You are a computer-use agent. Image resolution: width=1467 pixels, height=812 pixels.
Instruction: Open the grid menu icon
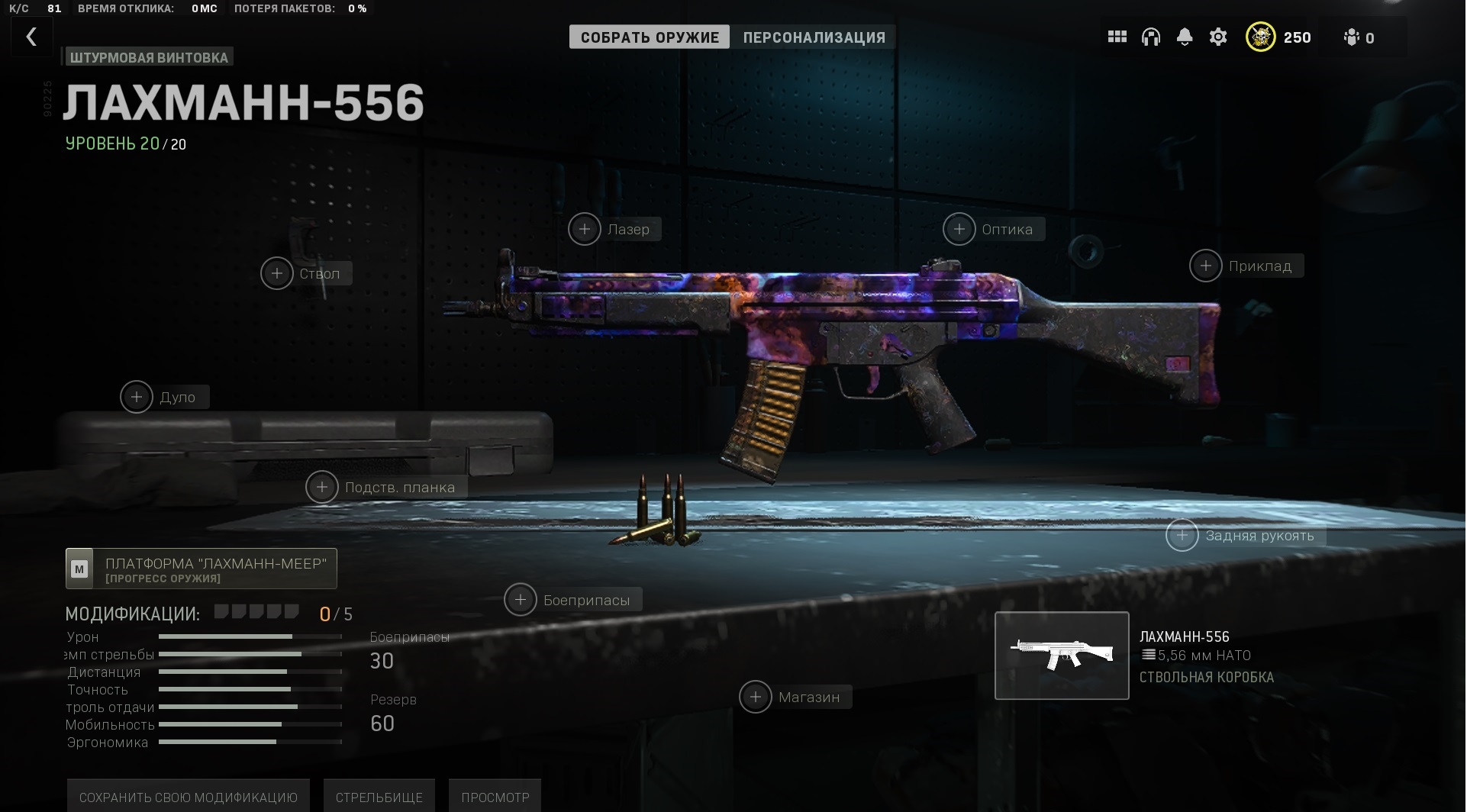pyautogui.click(x=1117, y=37)
